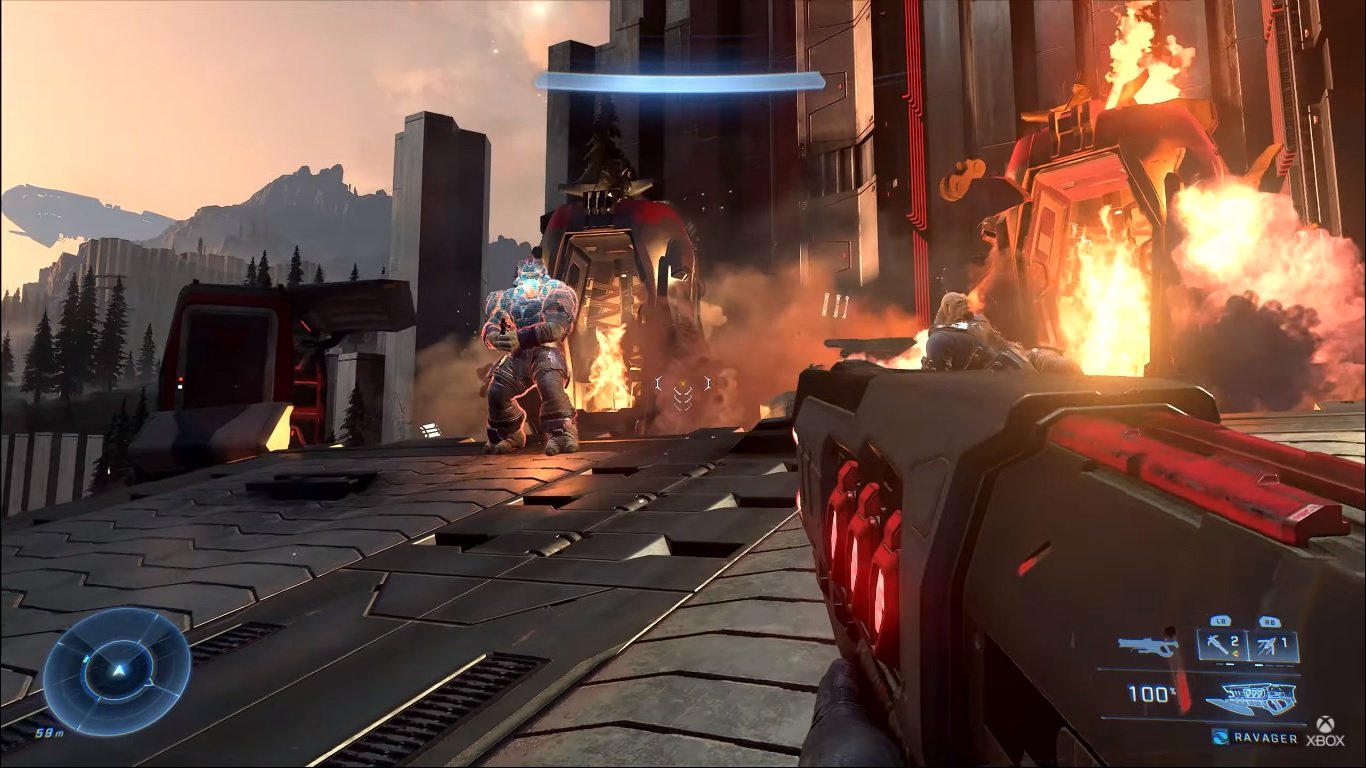Switch to the secondary rifle weapon icon
1366x768 pixels.
click(1148, 646)
